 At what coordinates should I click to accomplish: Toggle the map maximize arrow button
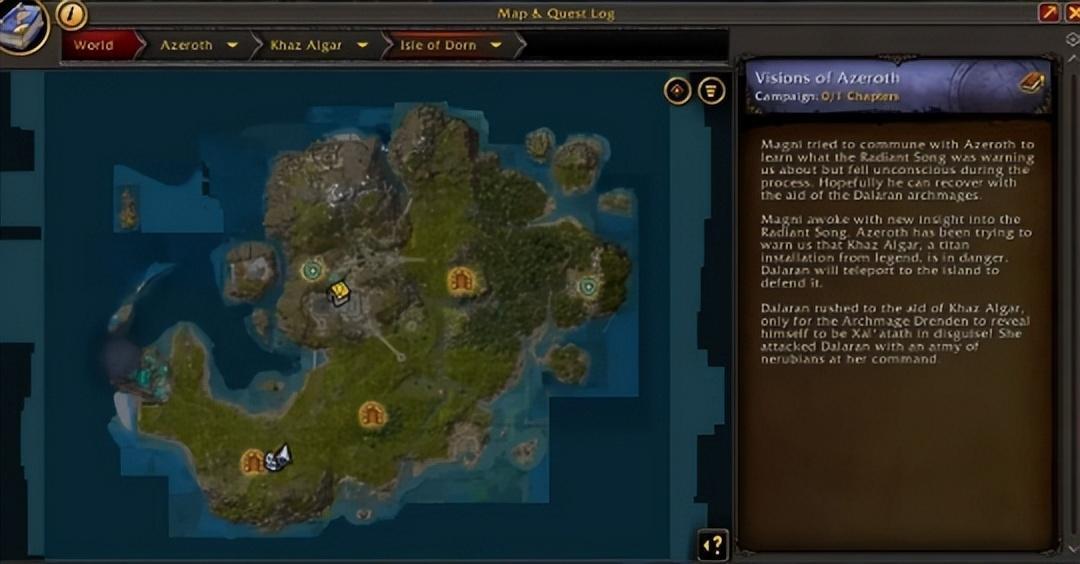pyautogui.click(x=1049, y=13)
